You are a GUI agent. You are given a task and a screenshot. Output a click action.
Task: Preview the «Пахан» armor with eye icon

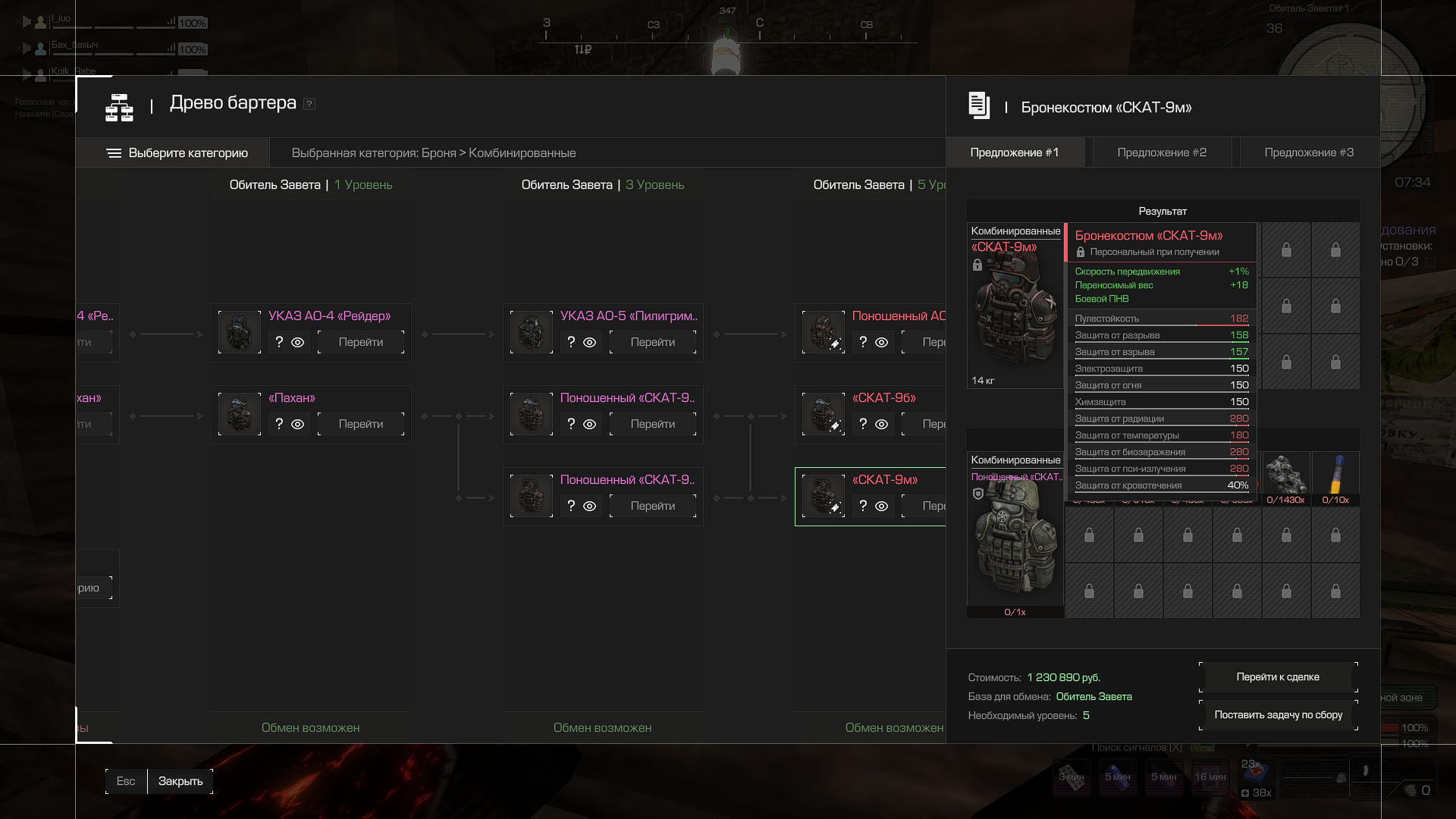pyautogui.click(x=298, y=425)
